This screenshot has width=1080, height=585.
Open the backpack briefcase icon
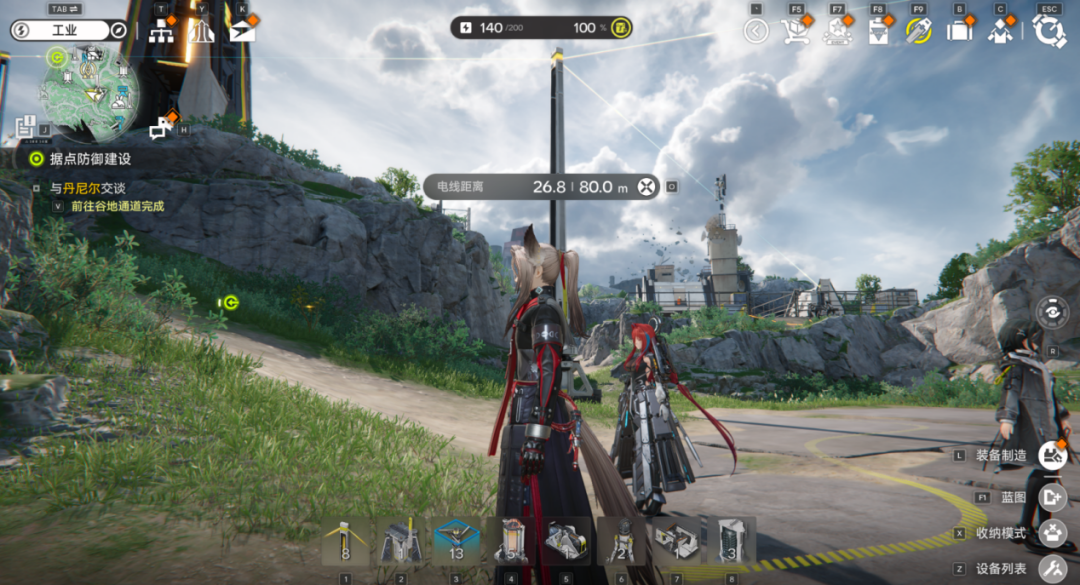[959, 31]
